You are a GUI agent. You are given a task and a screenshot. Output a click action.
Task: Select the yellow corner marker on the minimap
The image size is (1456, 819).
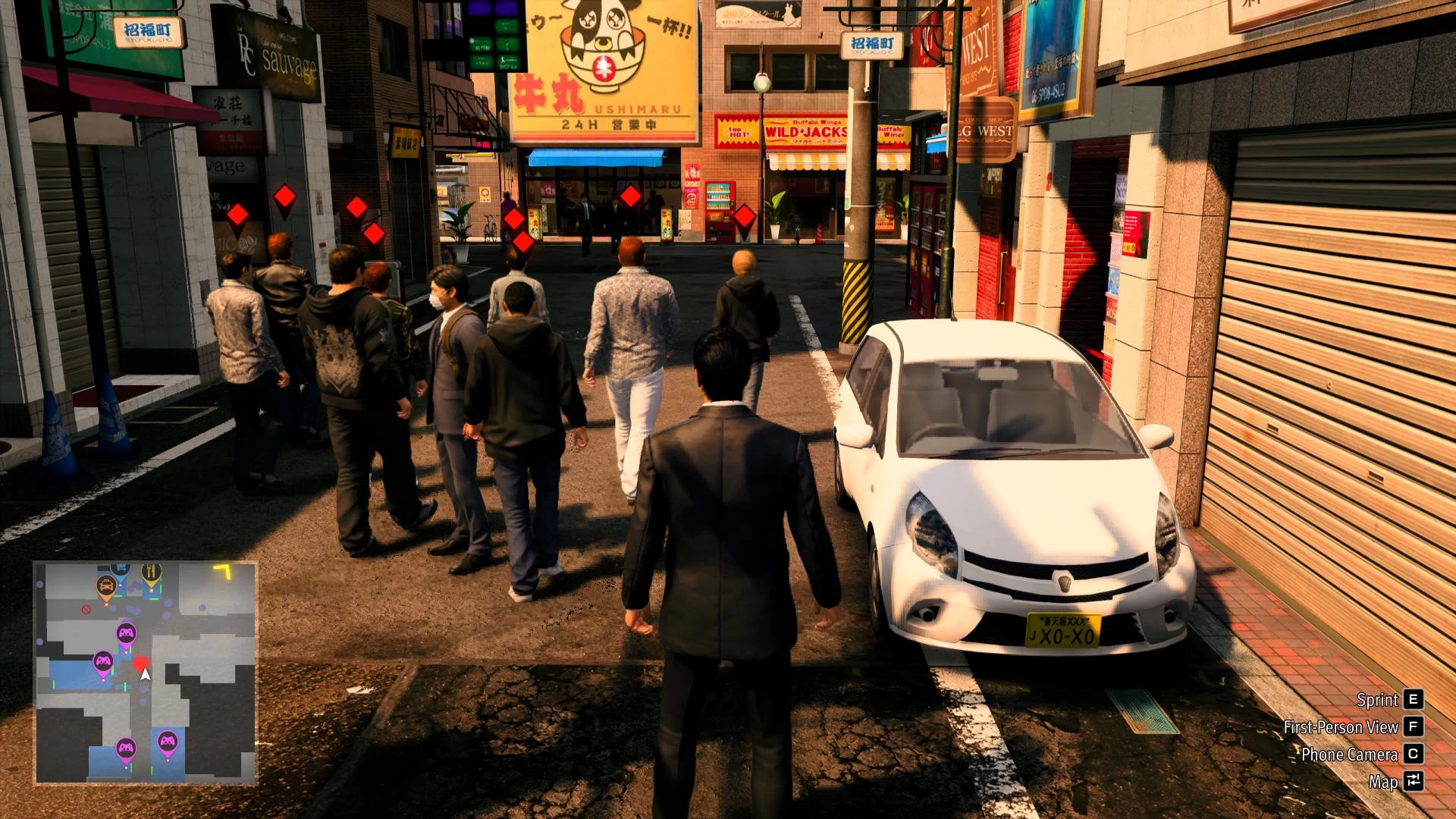(x=223, y=571)
